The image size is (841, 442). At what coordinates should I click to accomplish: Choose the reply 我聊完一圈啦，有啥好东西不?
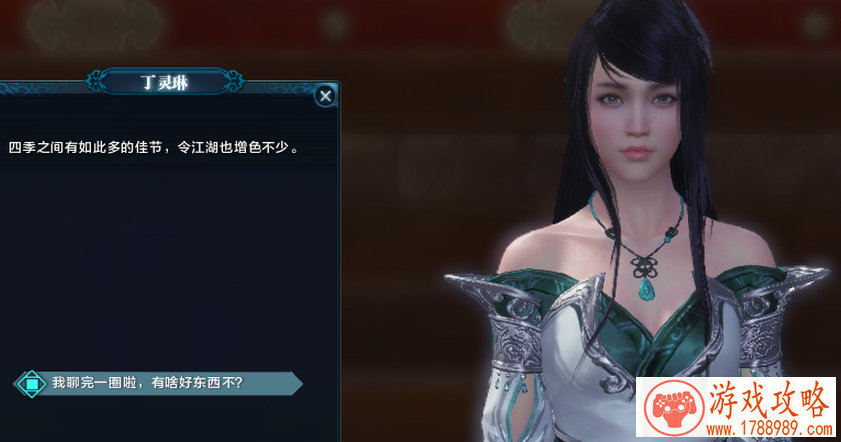click(x=150, y=383)
